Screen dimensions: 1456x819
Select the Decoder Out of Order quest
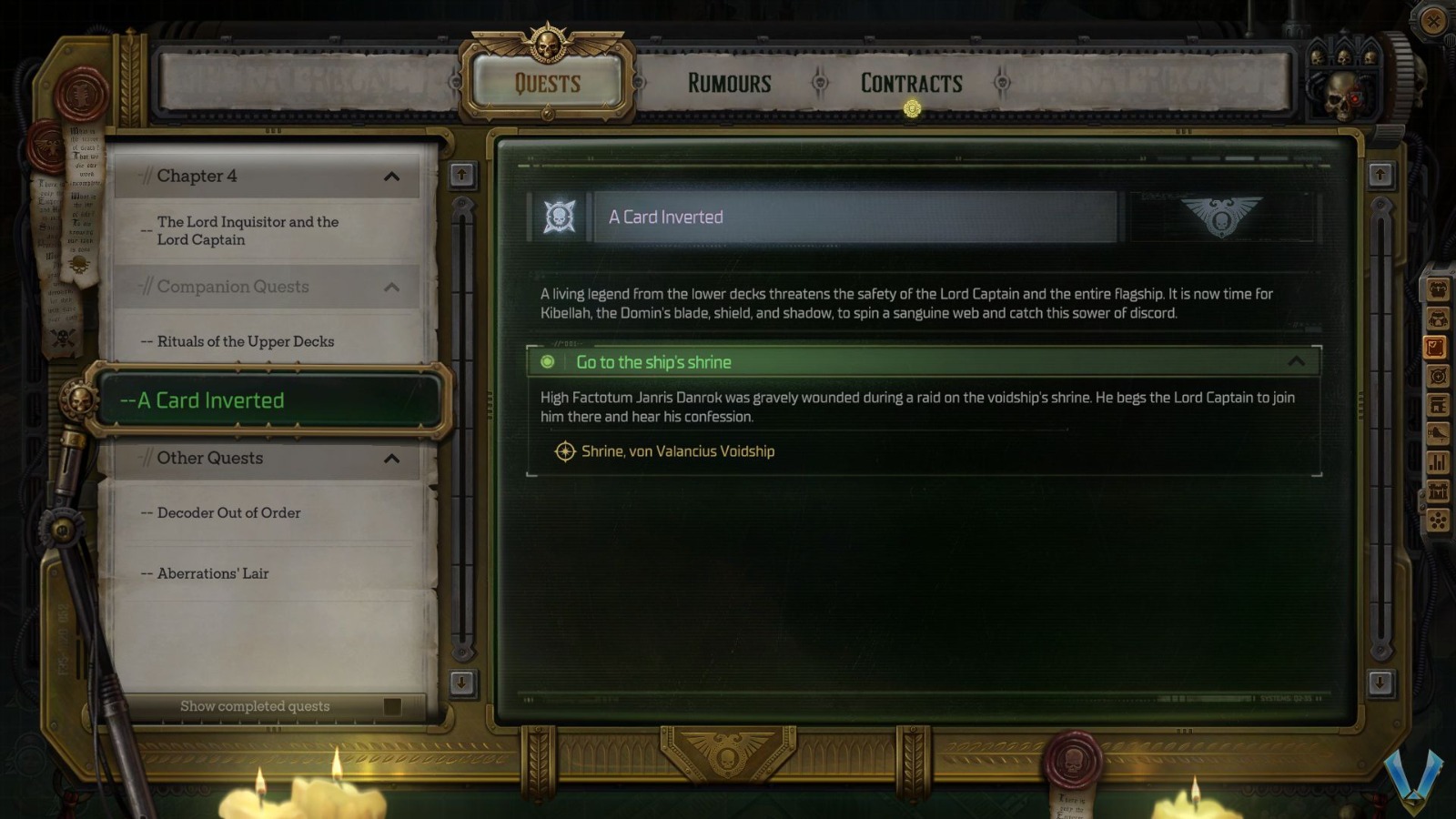(227, 512)
